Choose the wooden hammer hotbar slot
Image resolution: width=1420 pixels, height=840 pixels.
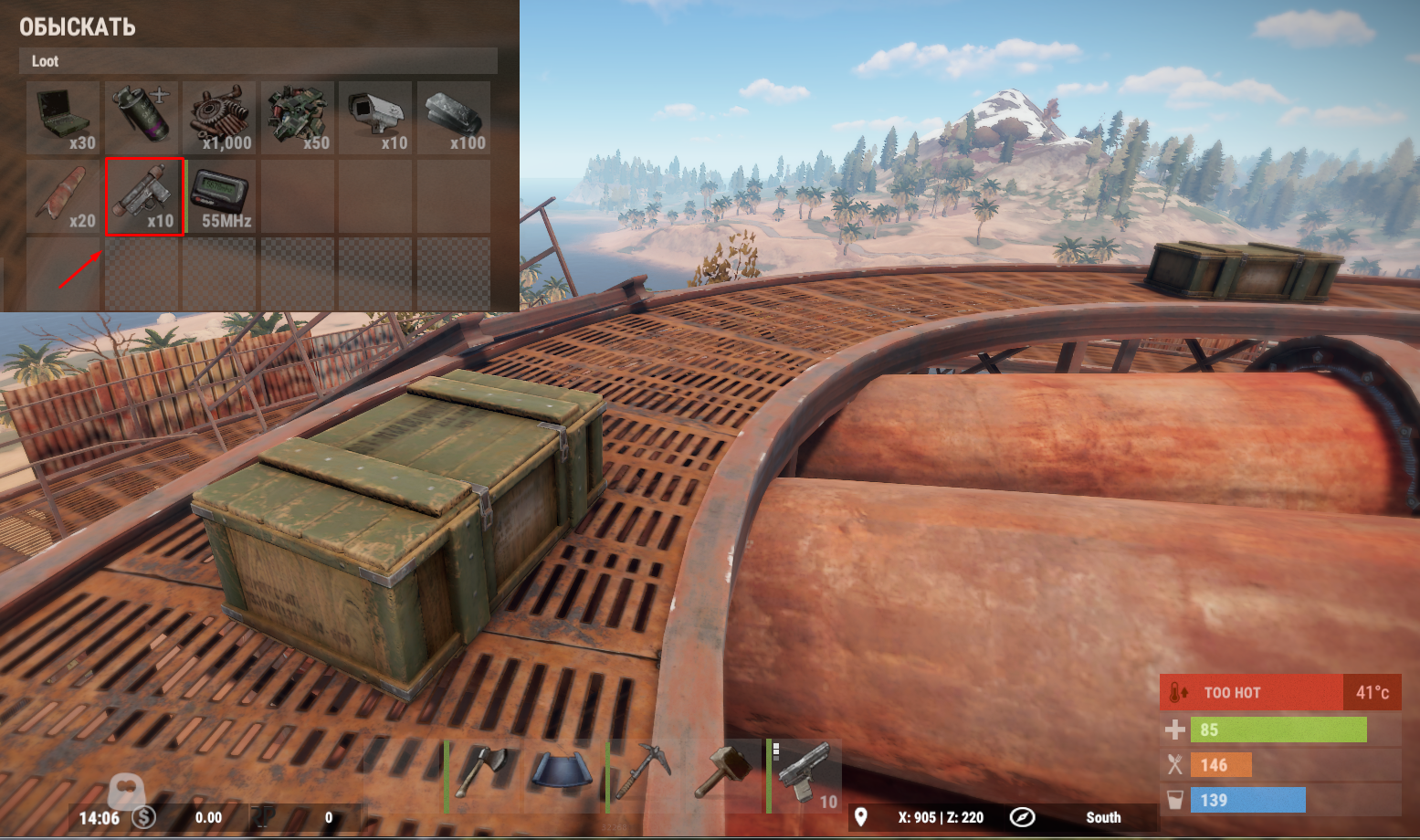[x=724, y=775]
